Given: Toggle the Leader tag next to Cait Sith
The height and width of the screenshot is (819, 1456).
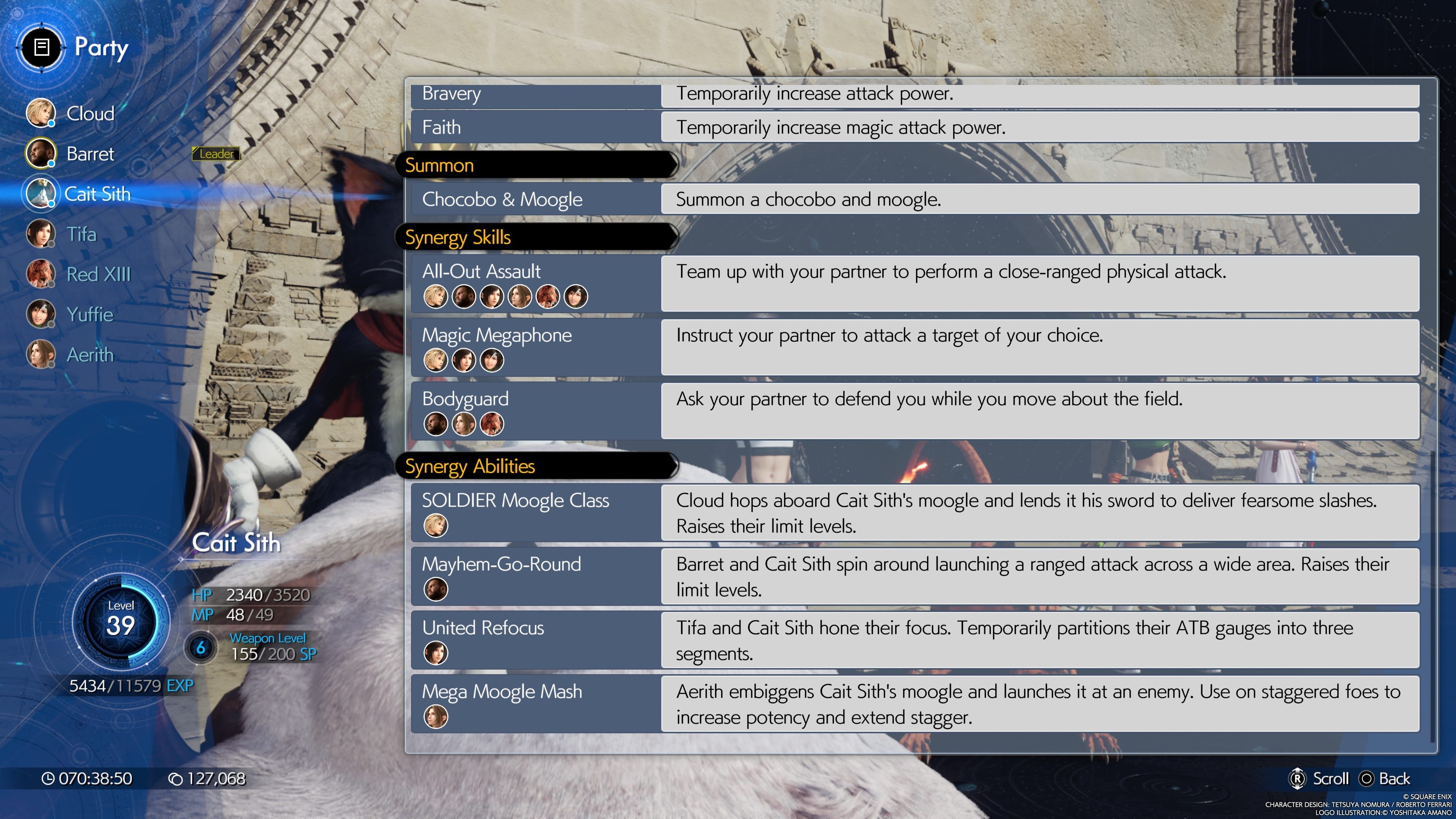Looking at the screenshot, I should tap(215, 153).
